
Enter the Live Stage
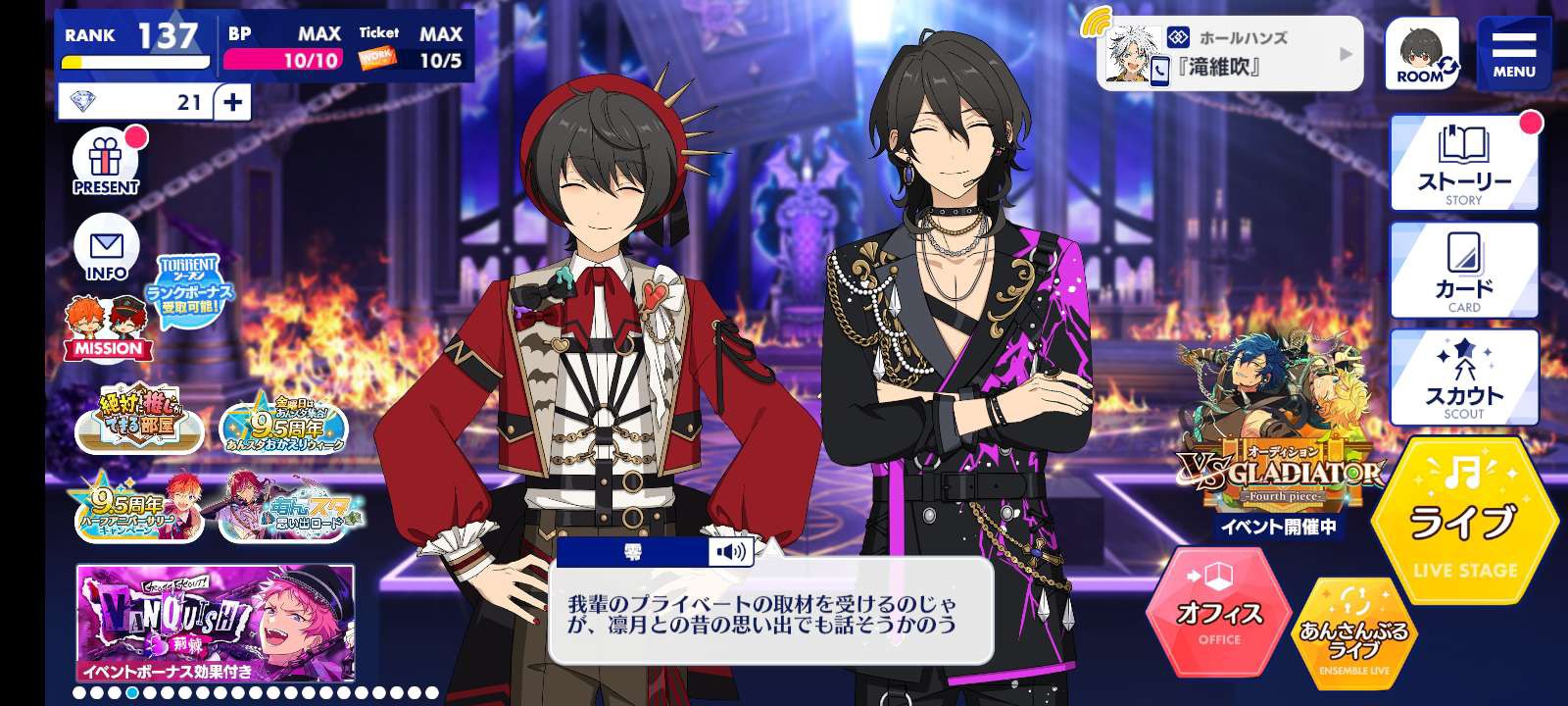point(1464,522)
